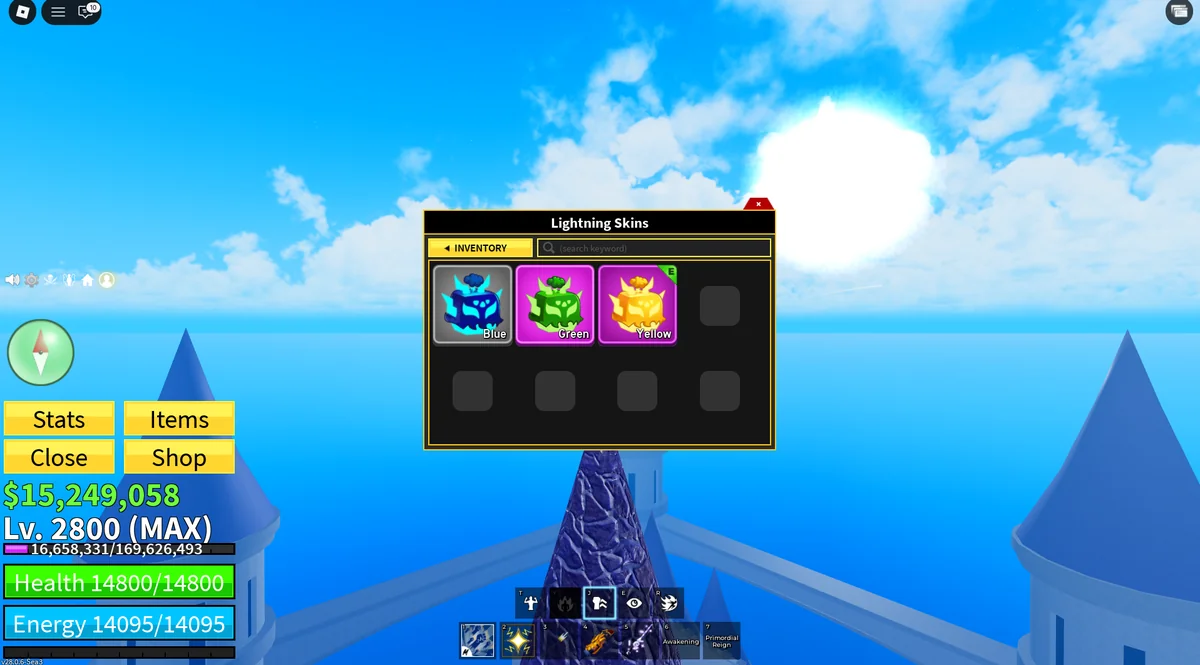Select the Blue lightning skin

click(472, 305)
